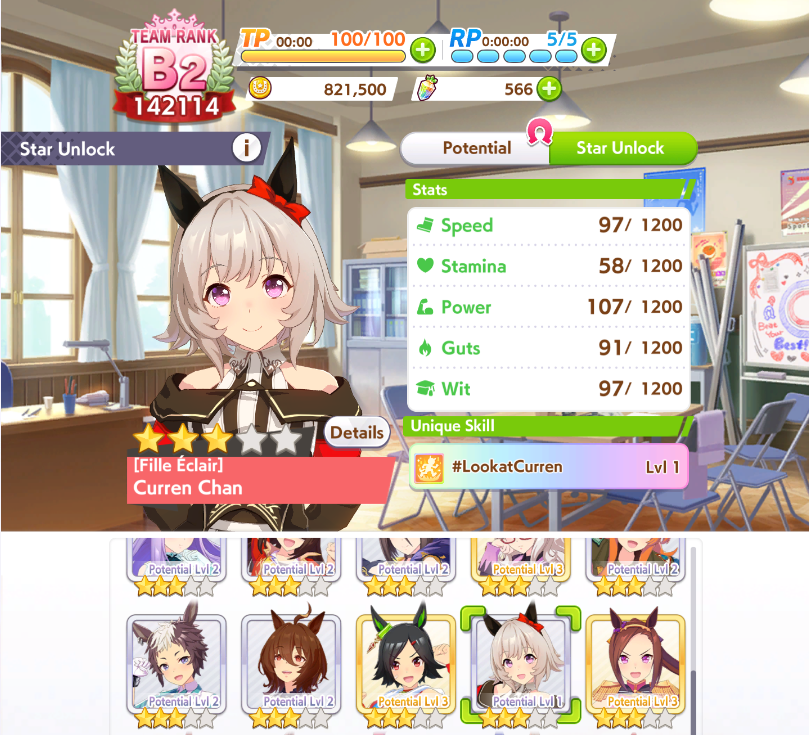The width and height of the screenshot is (809, 735).
Task: Open the Star Unlock info icon
Action: 247,149
